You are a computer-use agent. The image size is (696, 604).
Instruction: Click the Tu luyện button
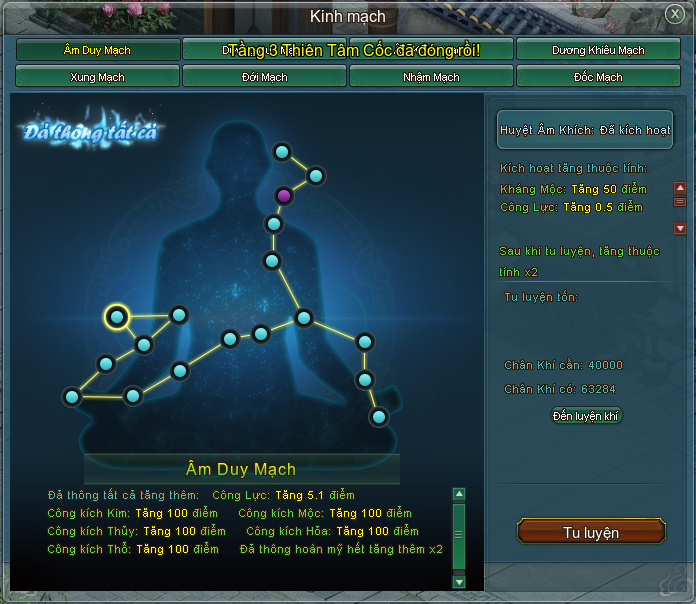point(590,532)
